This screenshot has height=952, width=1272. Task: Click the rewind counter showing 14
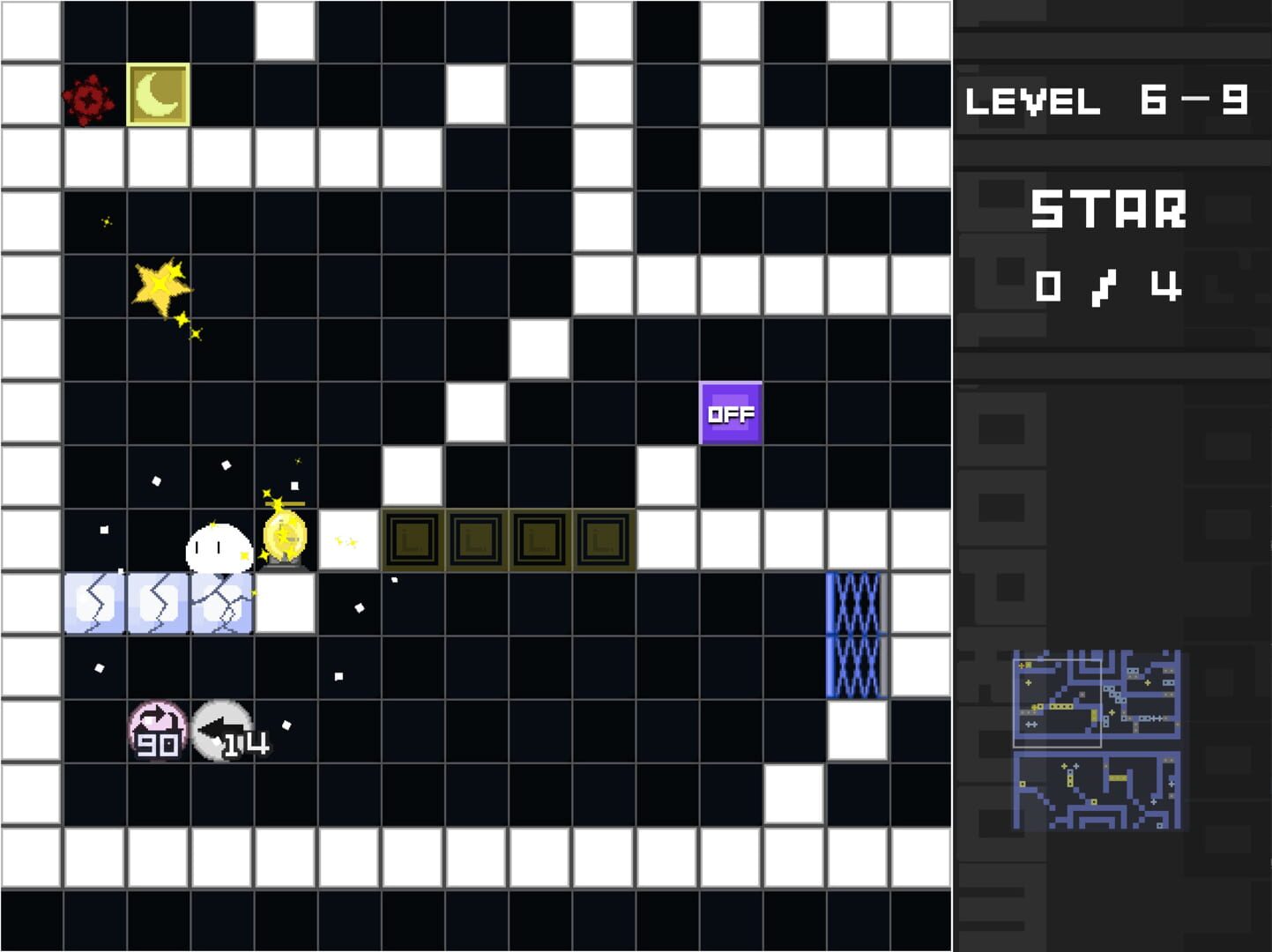[222, 730]
